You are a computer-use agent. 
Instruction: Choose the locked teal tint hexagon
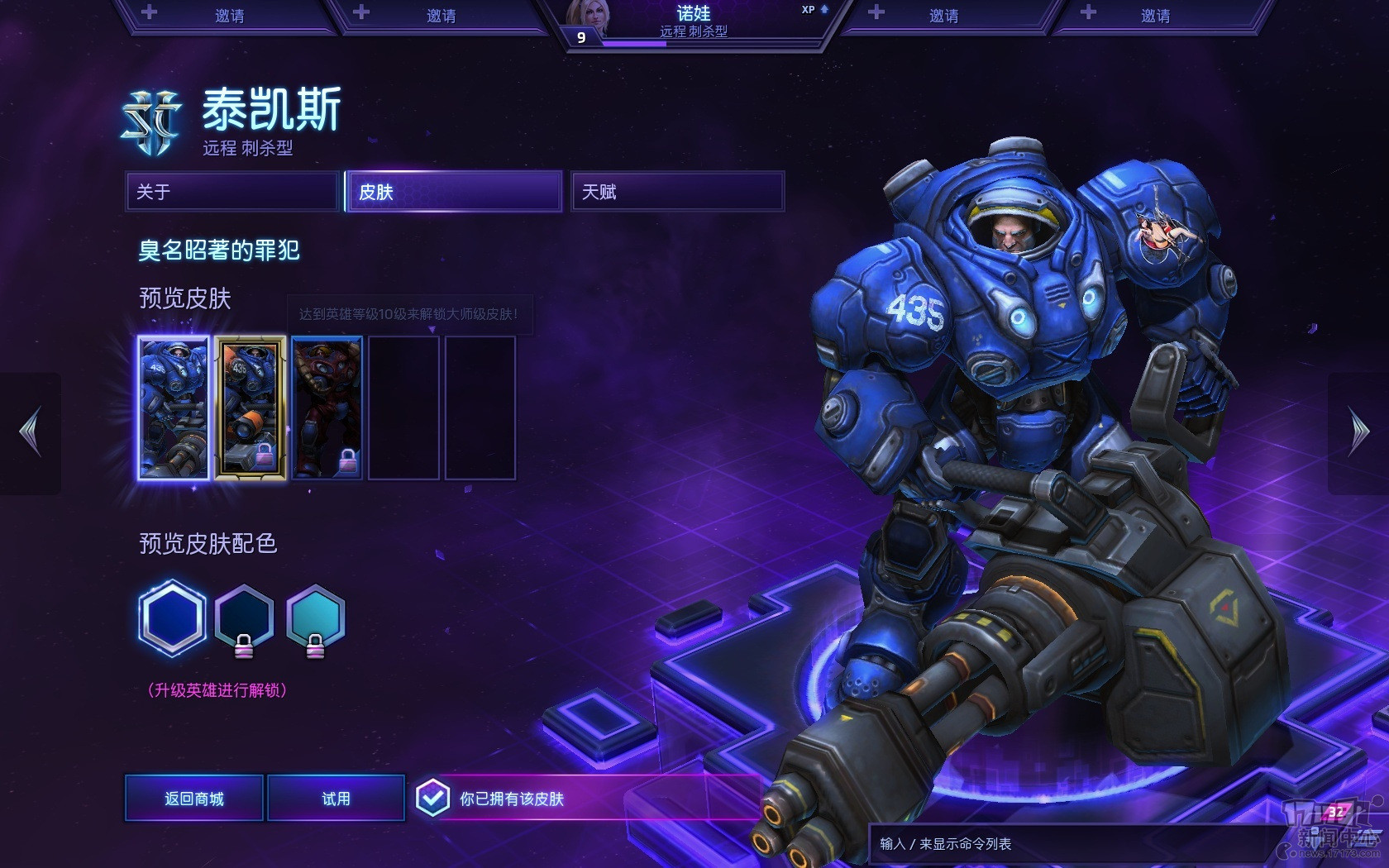(316, 617)
